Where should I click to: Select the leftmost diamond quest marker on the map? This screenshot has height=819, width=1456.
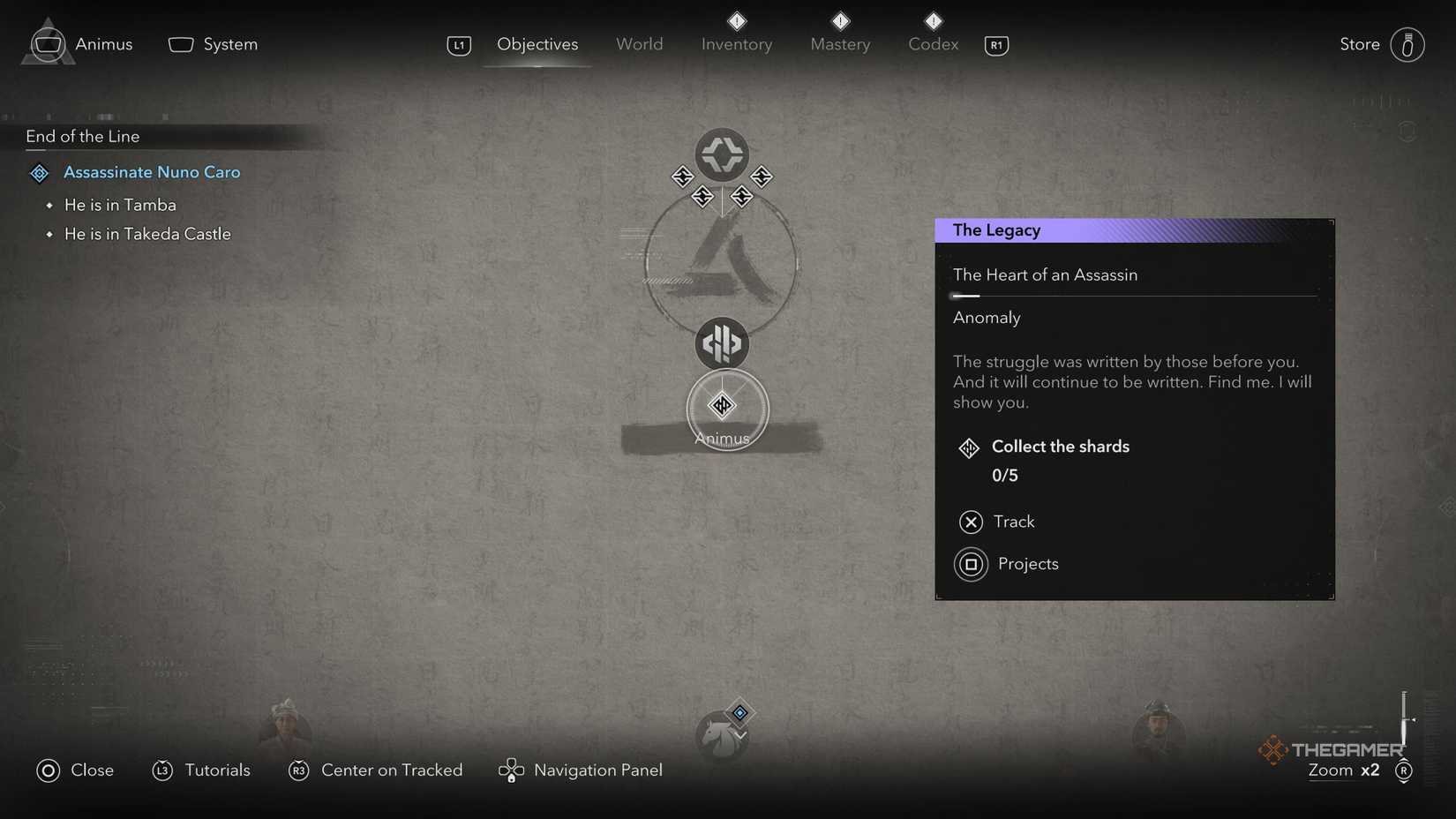pyautogui.click(x=683, y=177)
